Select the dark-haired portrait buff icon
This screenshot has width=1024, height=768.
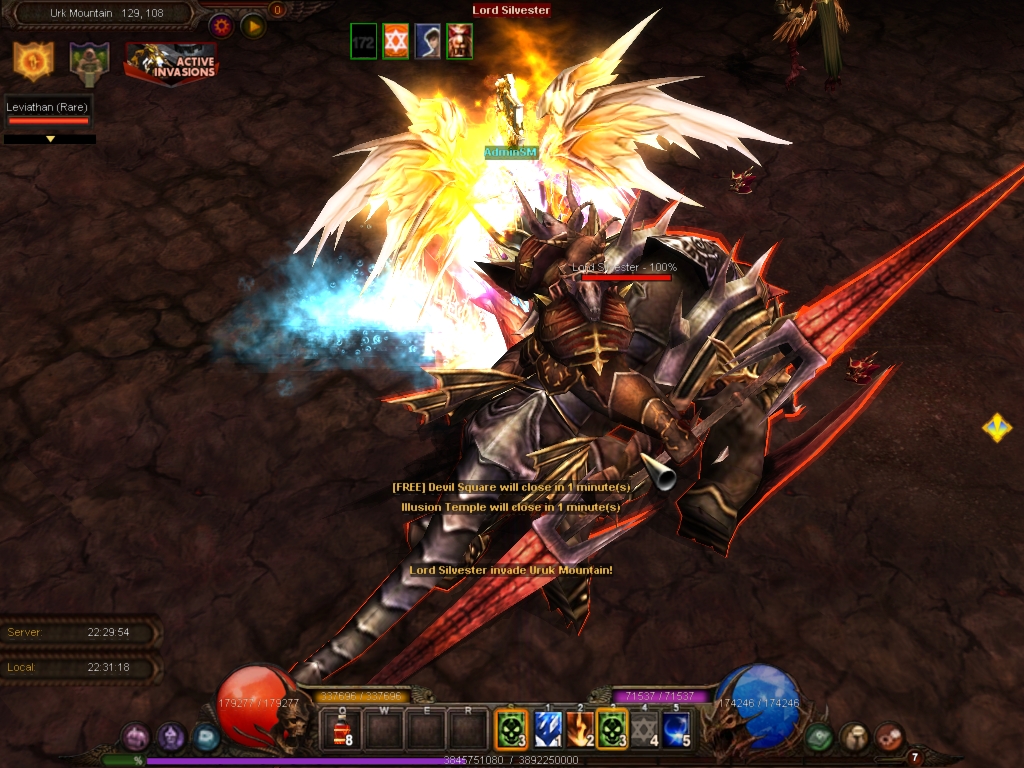coord(428,42)
